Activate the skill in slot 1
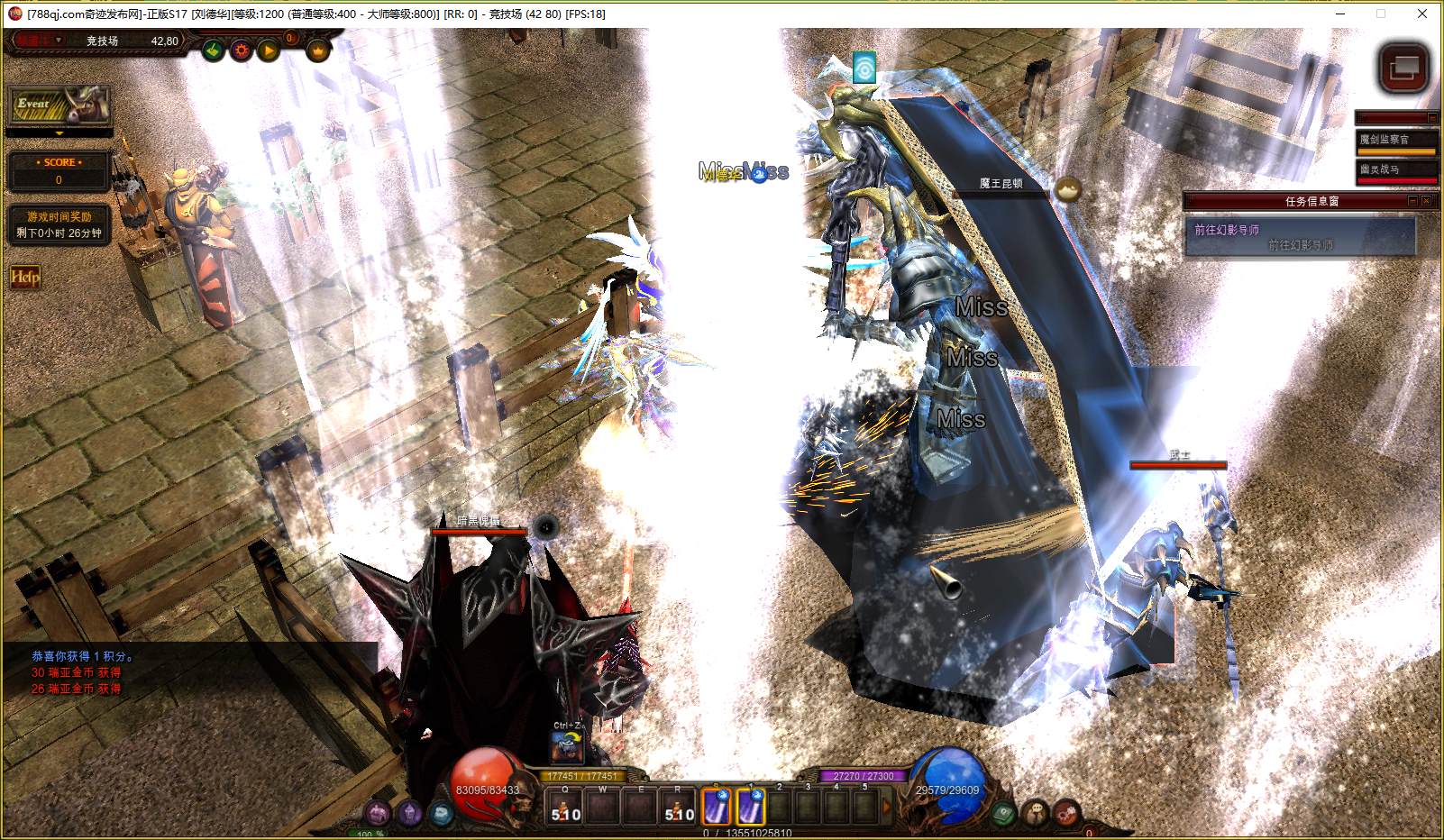The width and height of the screenshot is (1444, 840). click(x=750, y=806)
